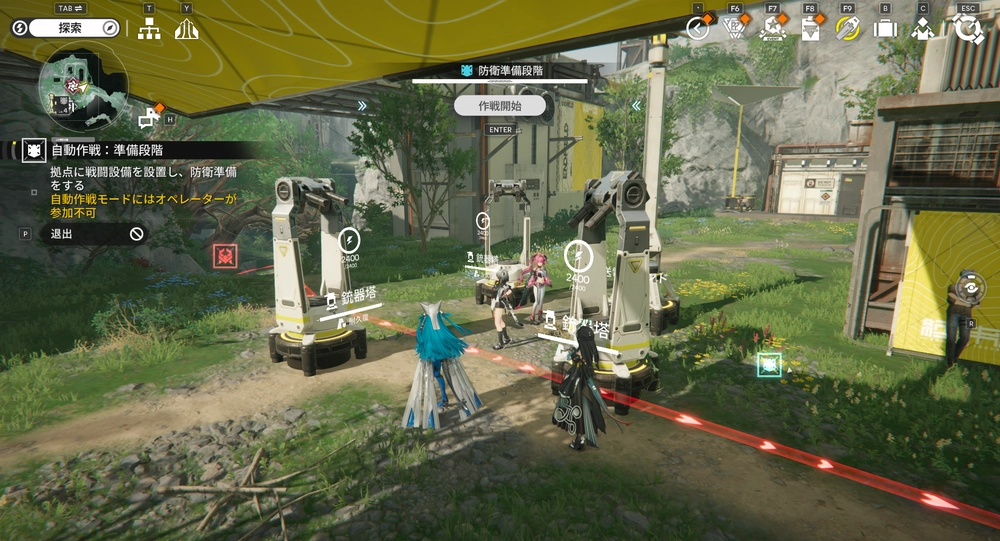Open the hierarchy tree icon menu

[x=149, y=29]
